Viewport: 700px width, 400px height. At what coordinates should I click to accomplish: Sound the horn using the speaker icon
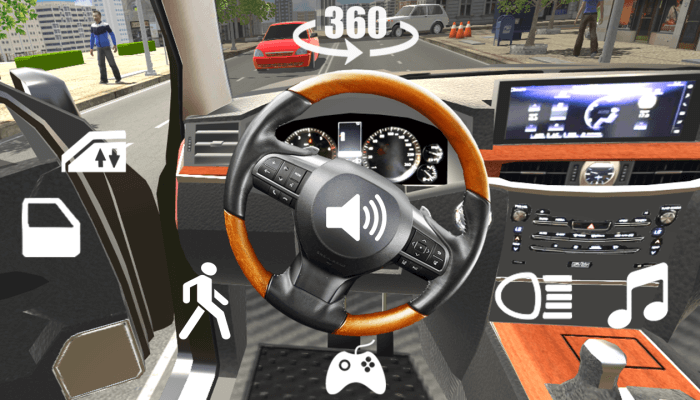[356, 215]
